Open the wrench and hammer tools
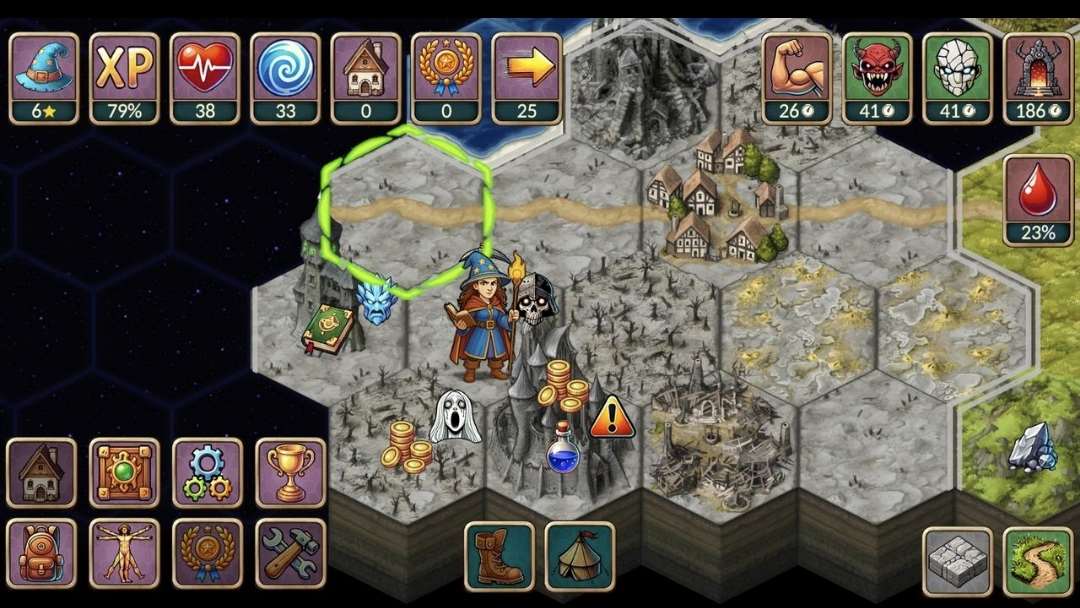 [x=290, y=552]
